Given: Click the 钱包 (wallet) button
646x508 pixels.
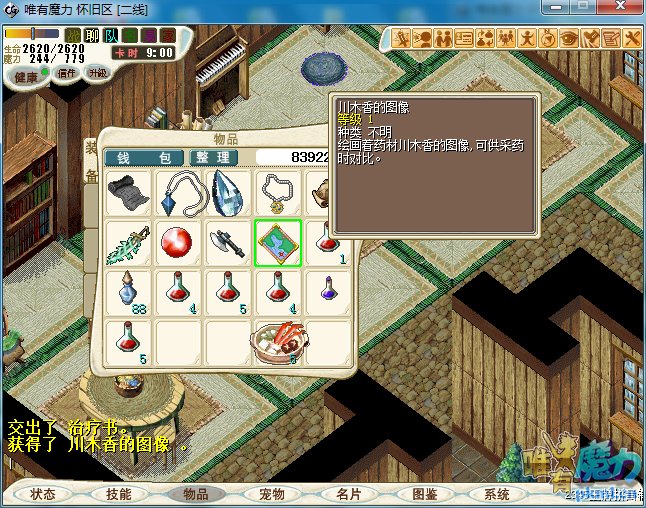Looking at the screenshot, I should 144,158.
